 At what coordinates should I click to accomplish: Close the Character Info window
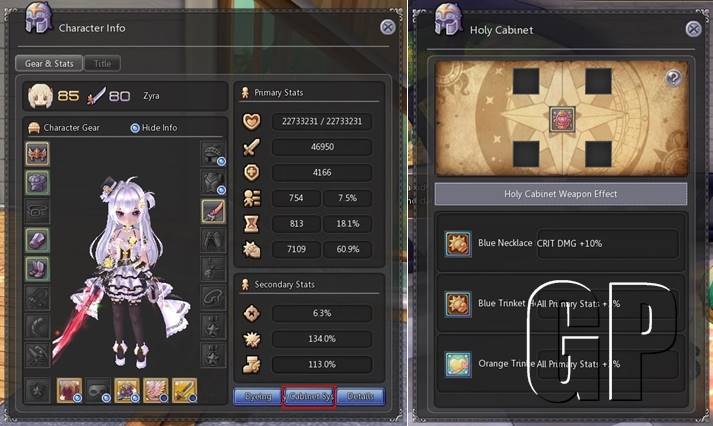point(387,28)
